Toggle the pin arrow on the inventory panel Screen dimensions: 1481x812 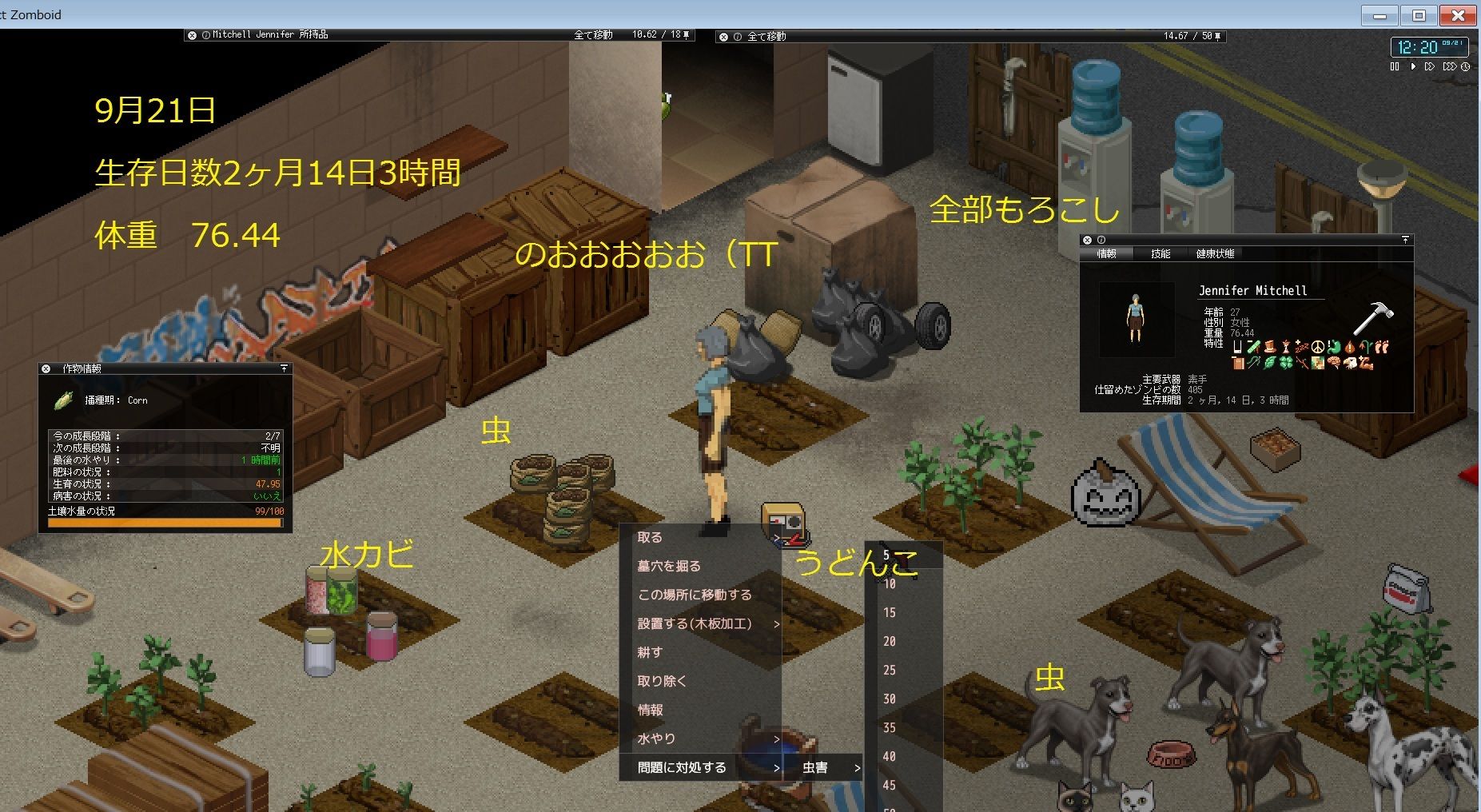(686, 34)
